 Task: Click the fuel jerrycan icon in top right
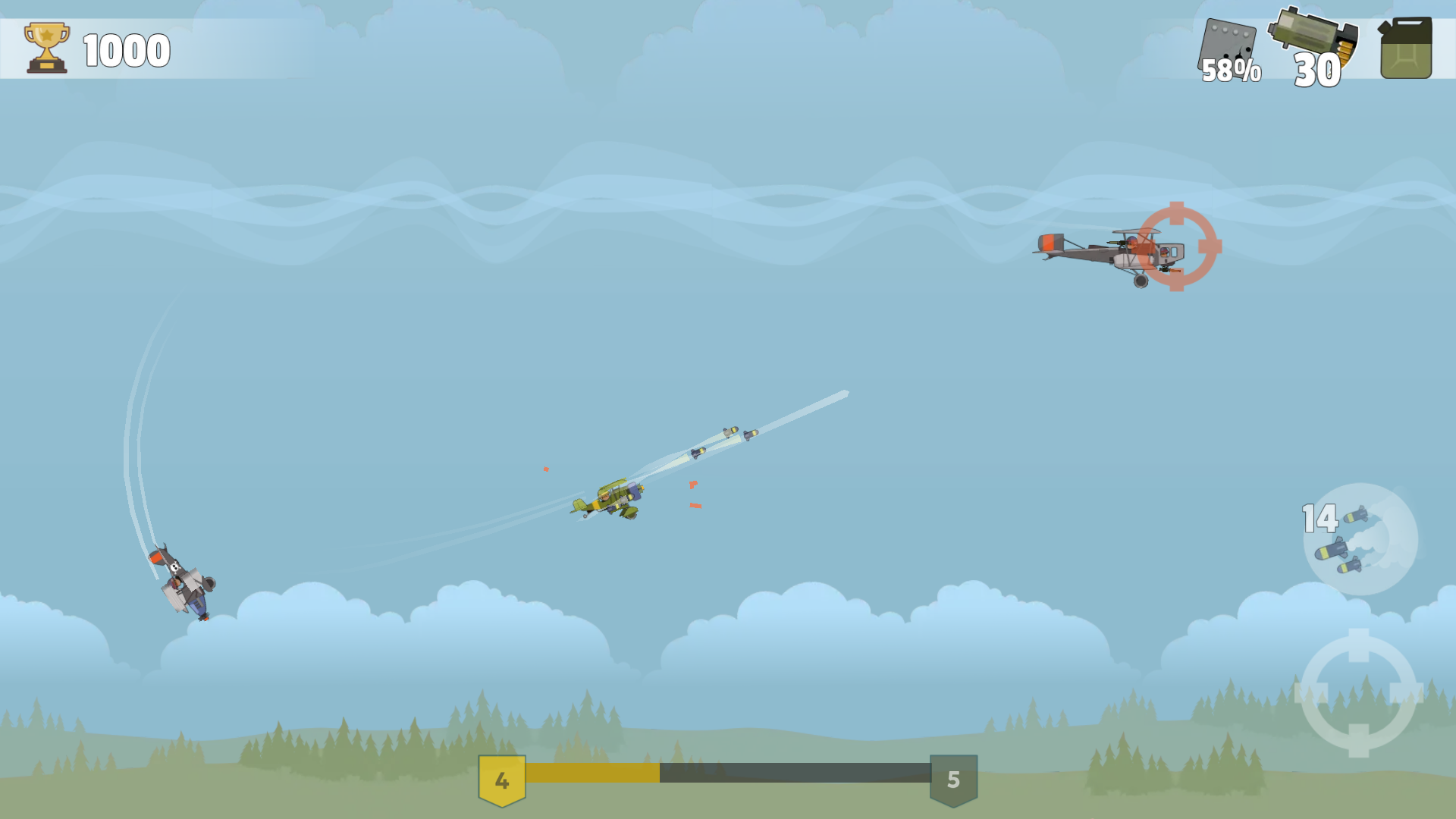coord(1407,47)
